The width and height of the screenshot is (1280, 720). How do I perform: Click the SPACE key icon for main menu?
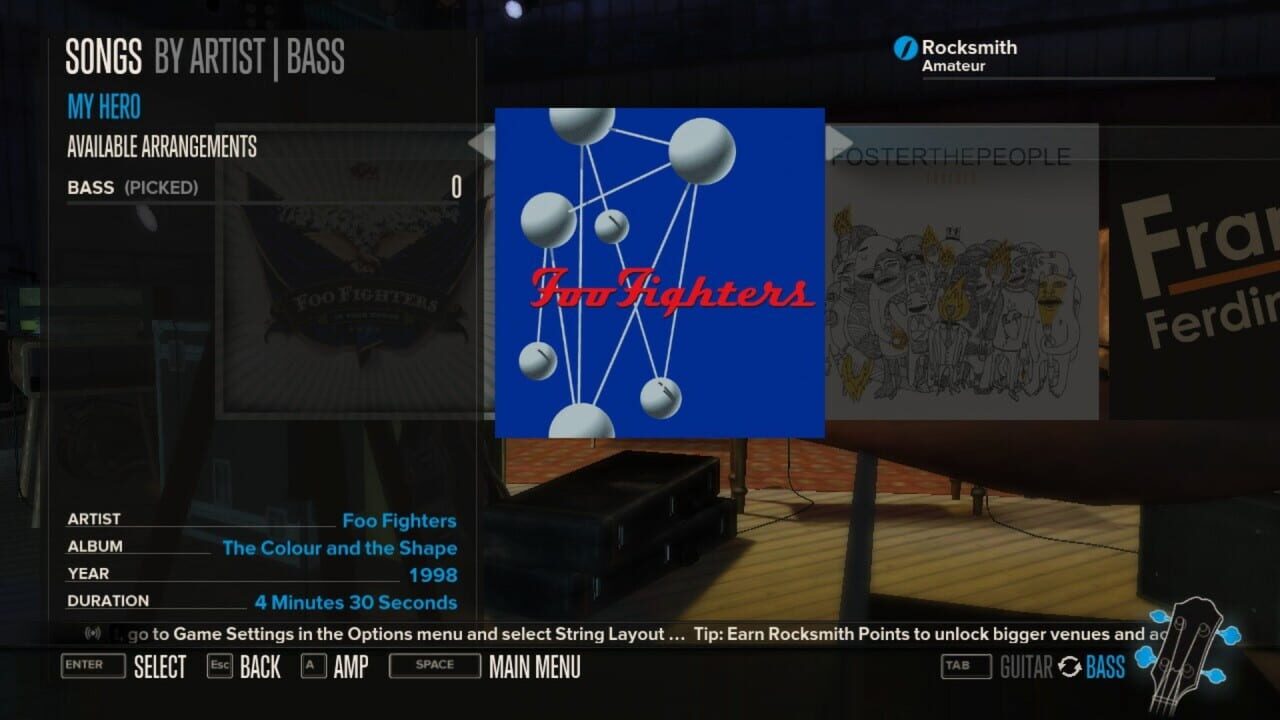[434, 666]
